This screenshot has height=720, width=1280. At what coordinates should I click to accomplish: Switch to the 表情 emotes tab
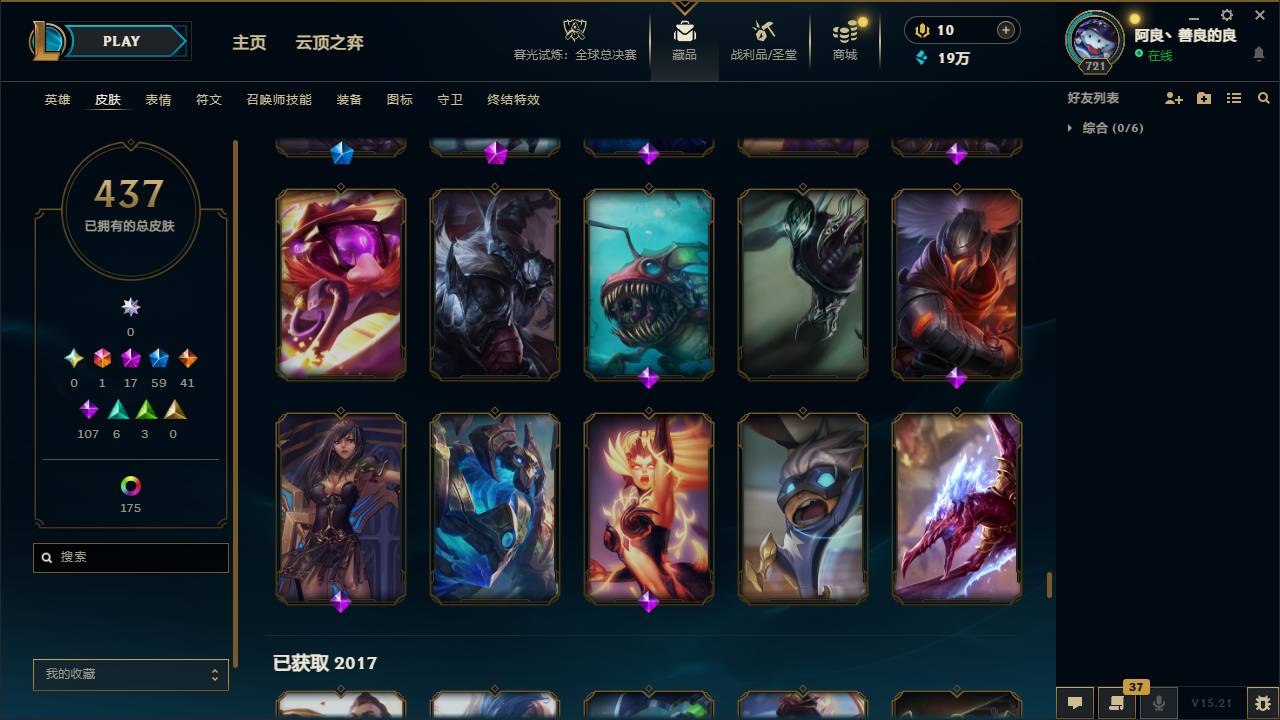[157, 100]
